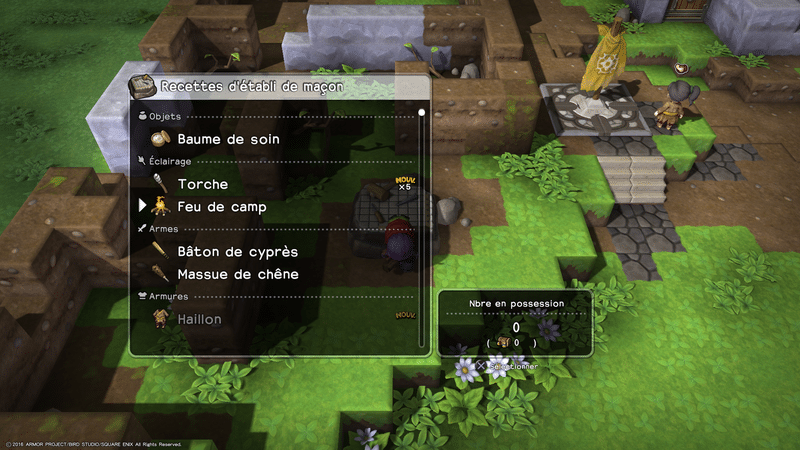Select the Haillon armor recipe
Screen dimensions: 800x450
pos(199,319)
